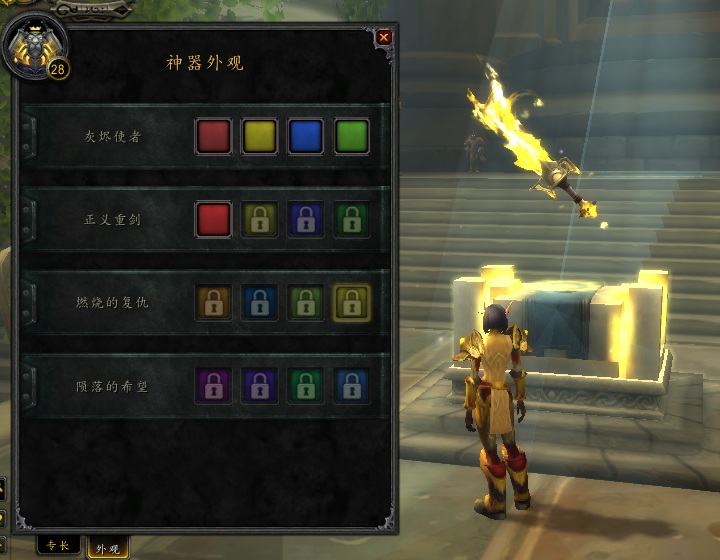Viewport: 720px width, 560px height.
Task: Choose locked blue swatch for 燃烧的复仇
Action: (x=260, y=302)
